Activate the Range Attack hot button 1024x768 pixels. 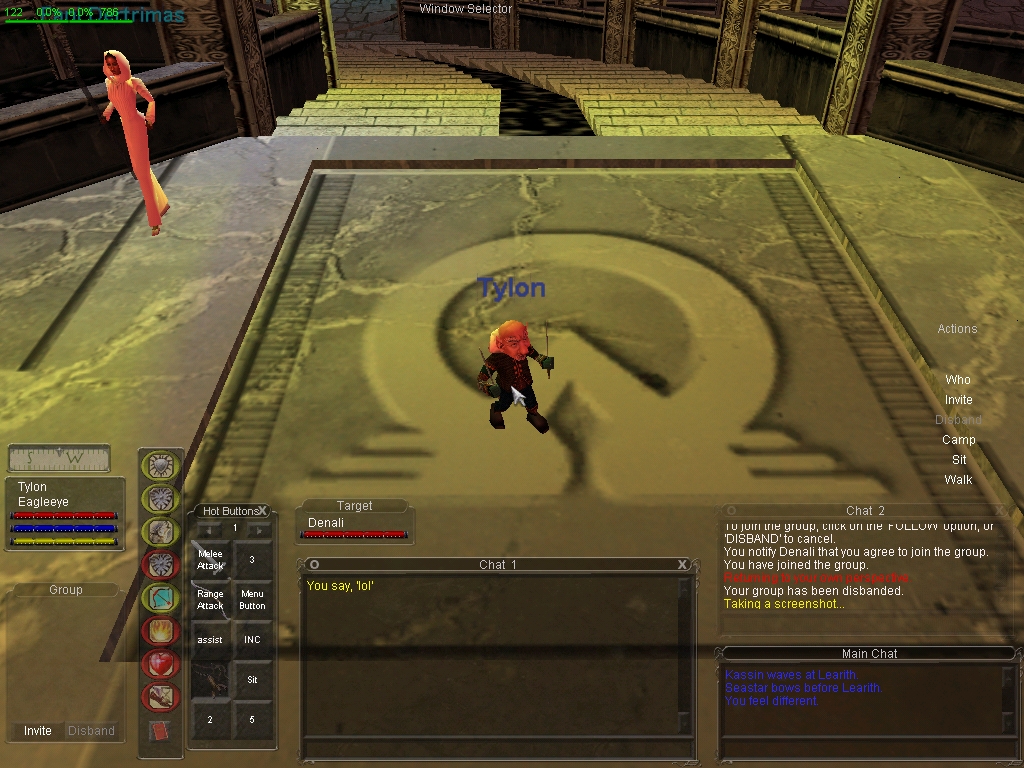(x=211, y=600)
